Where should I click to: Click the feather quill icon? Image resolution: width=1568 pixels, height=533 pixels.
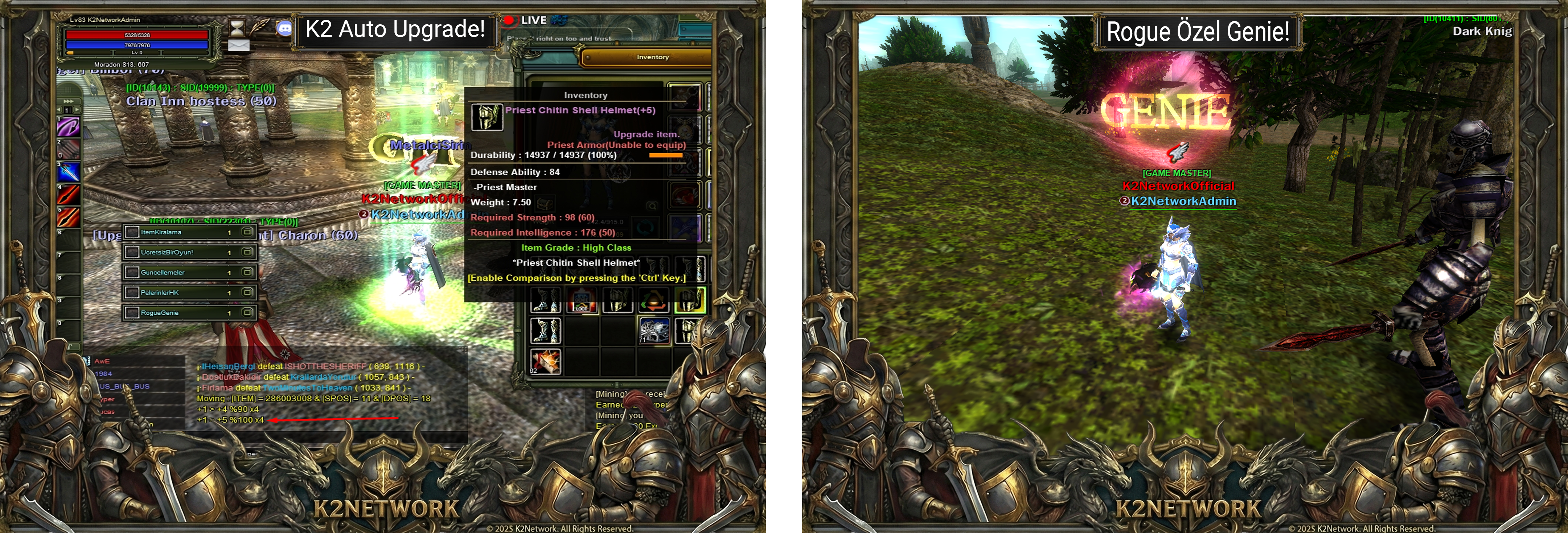click(x=260, y=27)
